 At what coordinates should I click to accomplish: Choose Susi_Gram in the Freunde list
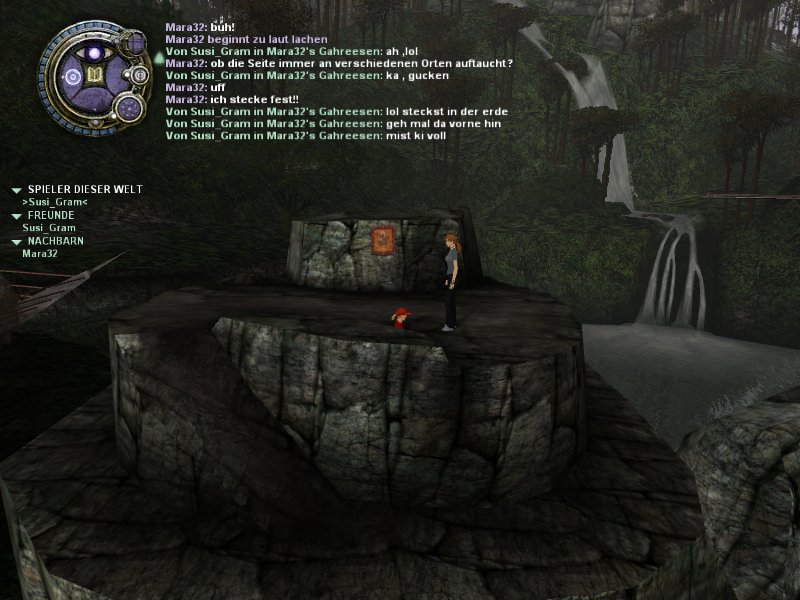pos(49,228)
